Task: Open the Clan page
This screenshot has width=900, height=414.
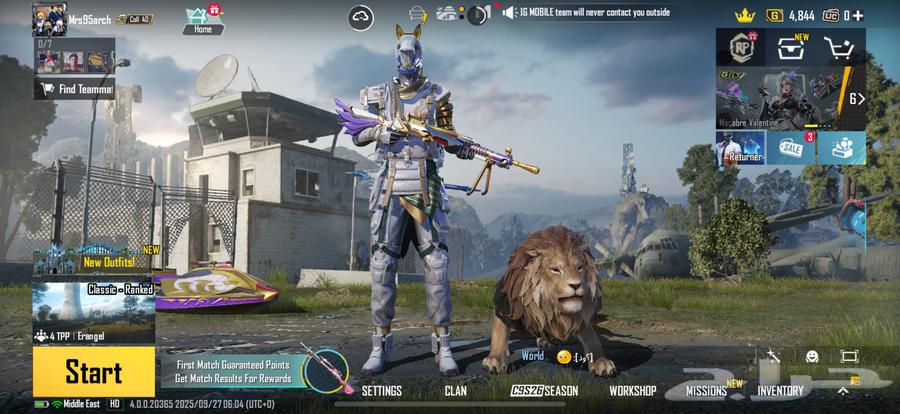Action: pos(455,391)
